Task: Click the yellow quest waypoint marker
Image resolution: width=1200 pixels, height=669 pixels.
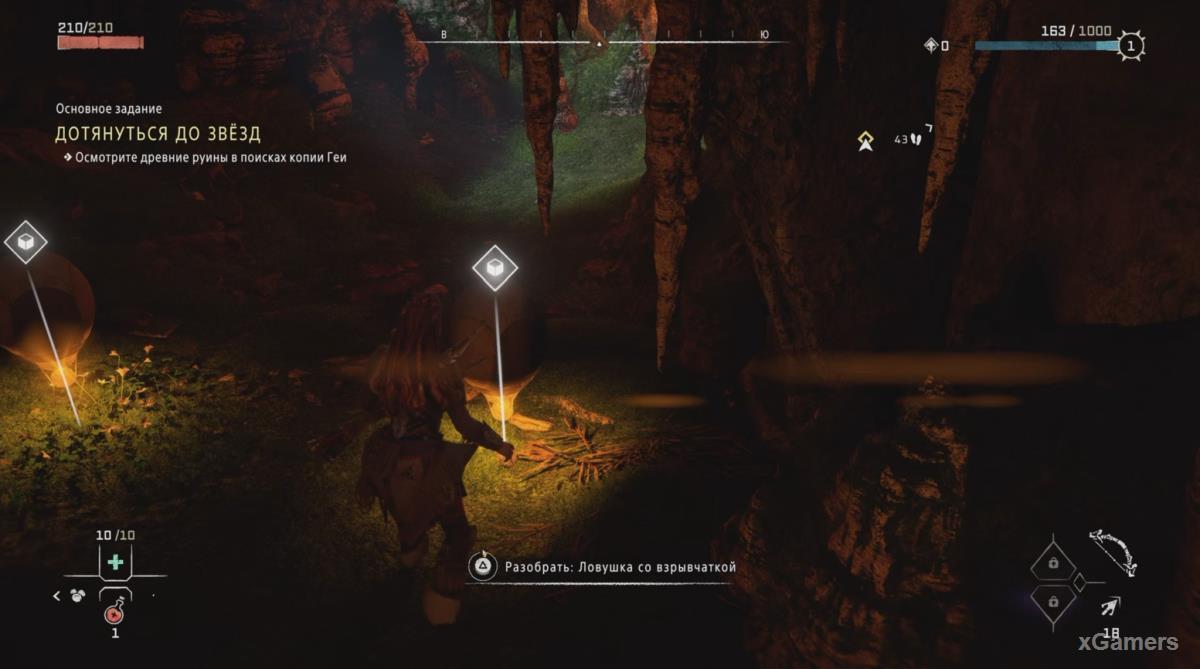Action: [866, 142]
